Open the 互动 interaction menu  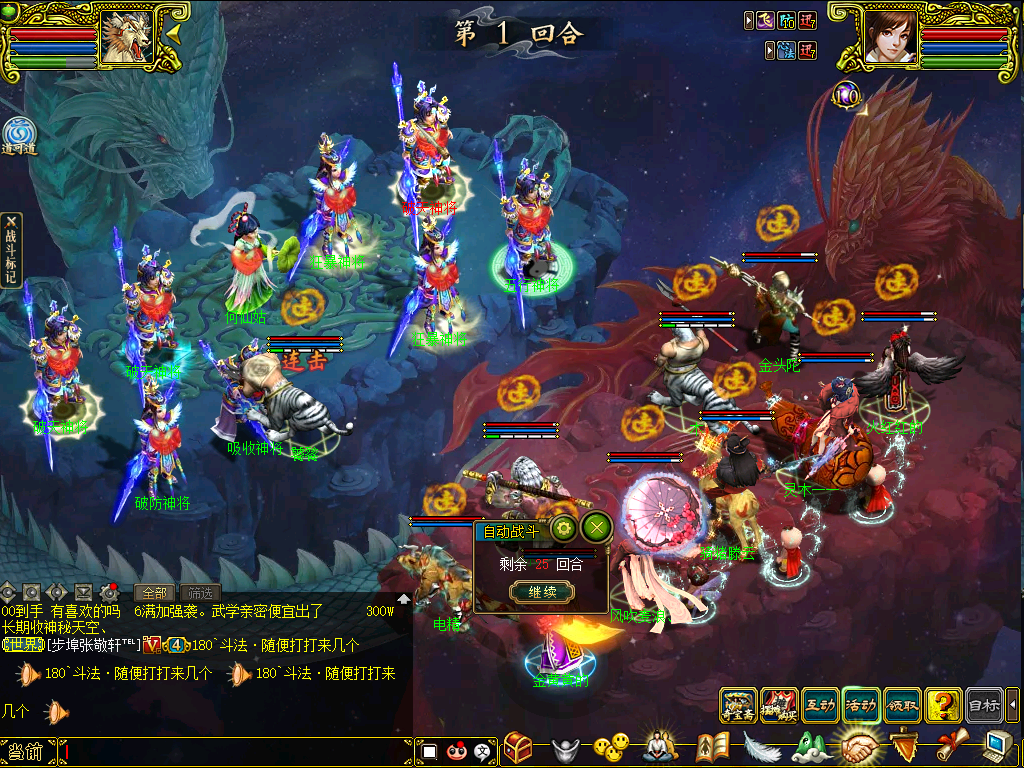click(820, 705)
